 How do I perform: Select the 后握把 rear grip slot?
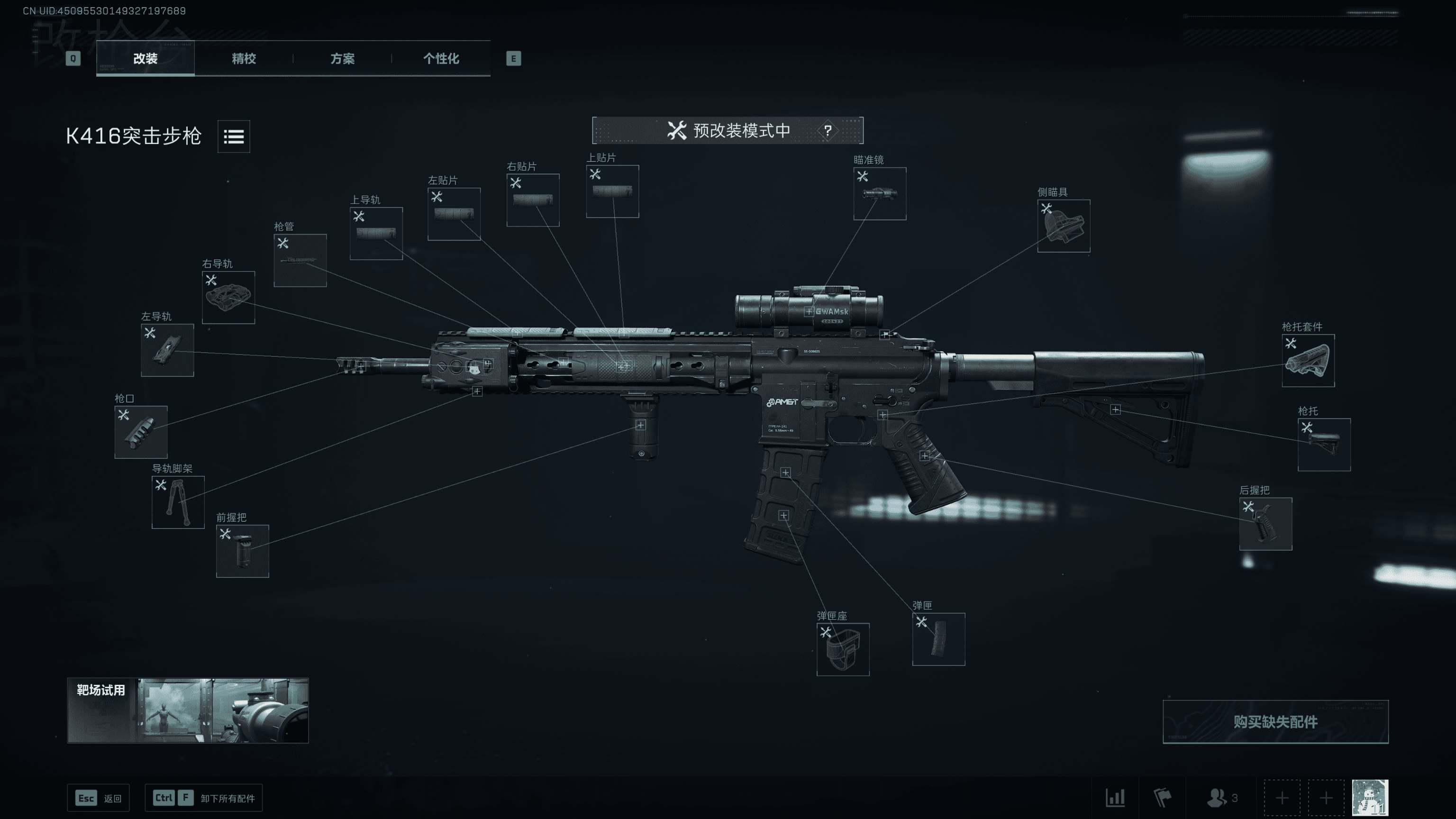point(1265,524)
